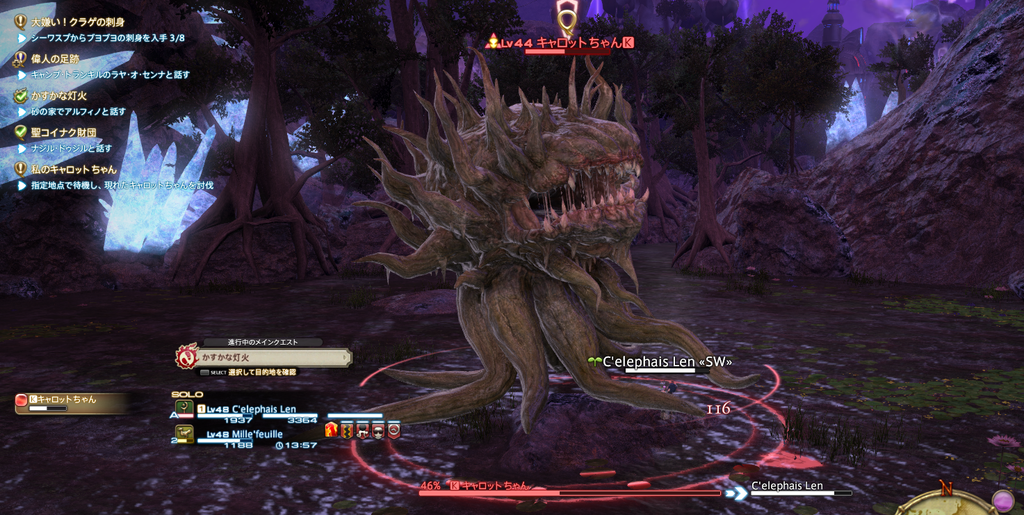The width and height of the screenshot is (1024, 515).
Task: Select C'elephais Len in the party list
Action: pos(250,409)
